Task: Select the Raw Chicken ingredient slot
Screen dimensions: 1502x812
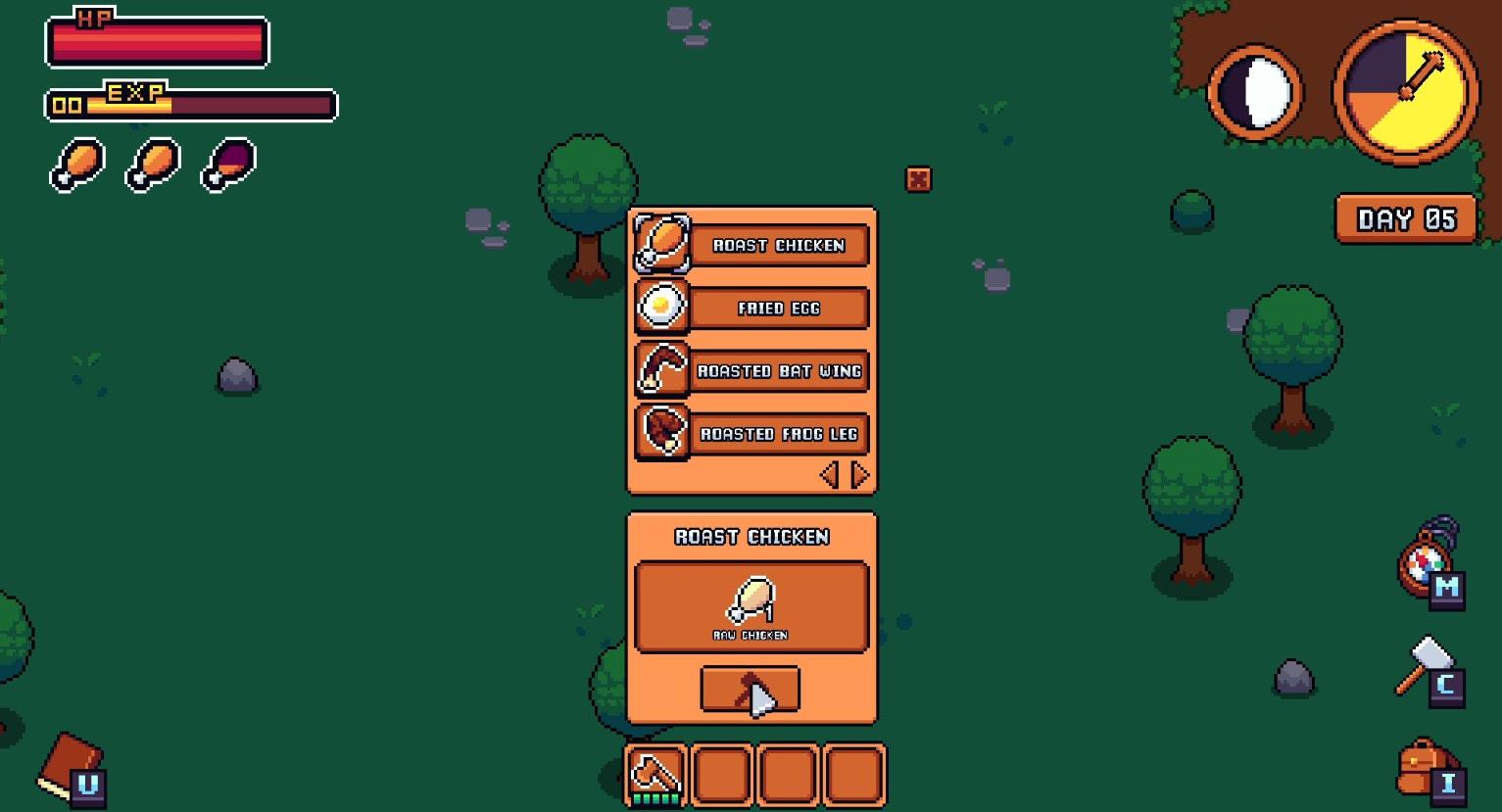Action: [751, 606]
